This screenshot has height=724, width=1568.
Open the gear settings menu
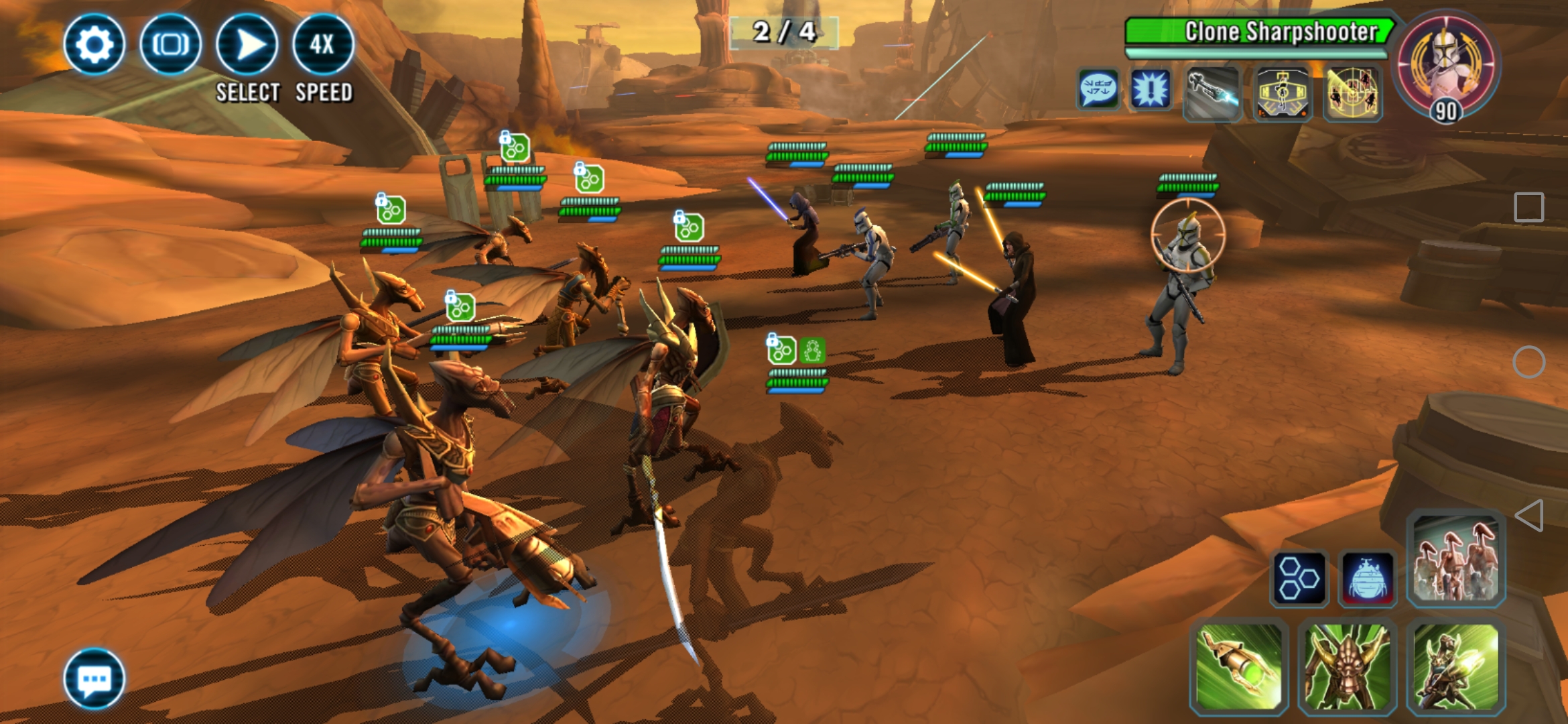pos(94,44)
